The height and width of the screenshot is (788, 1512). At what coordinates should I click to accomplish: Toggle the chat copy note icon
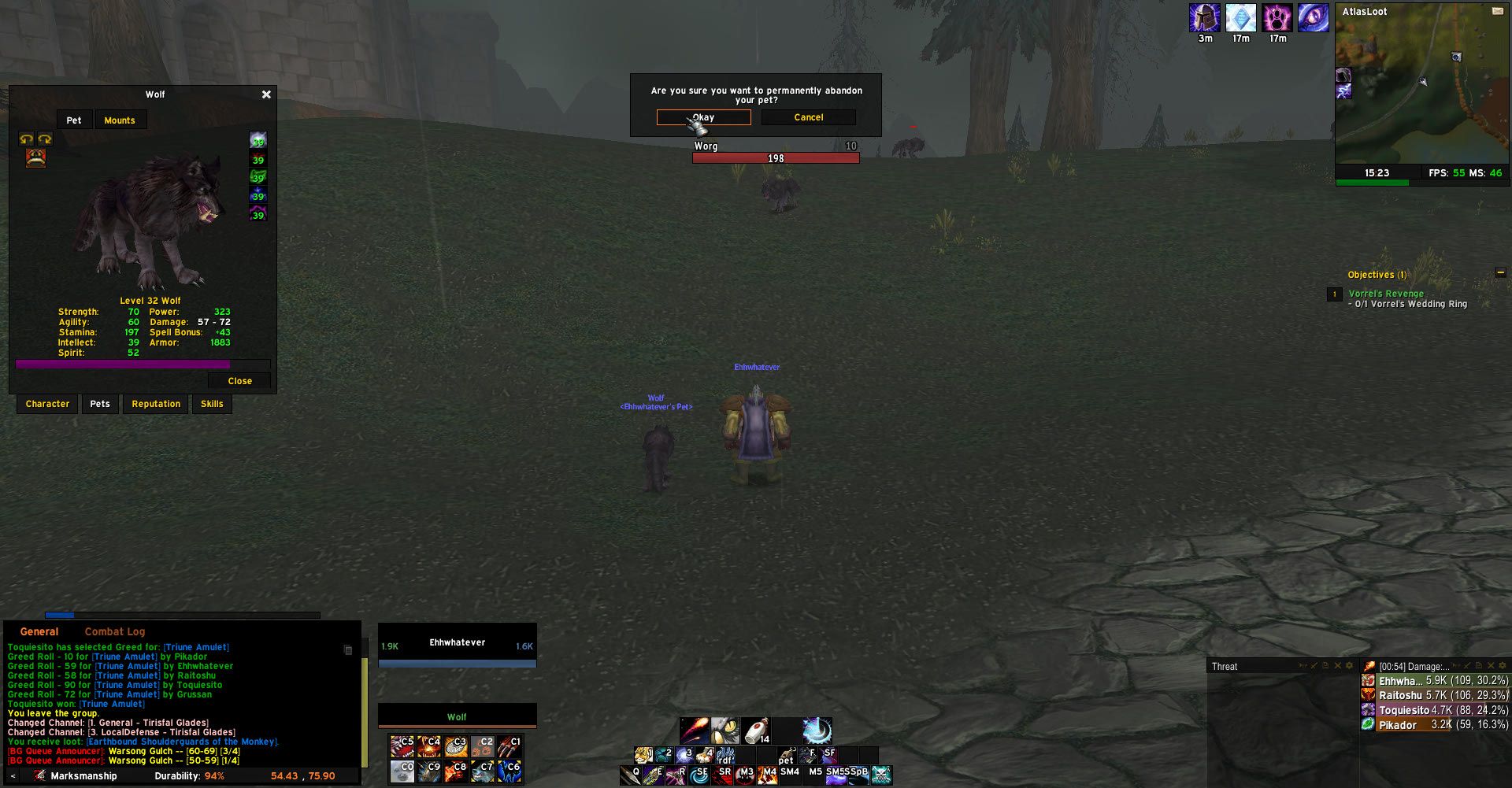tap(347, 649)
